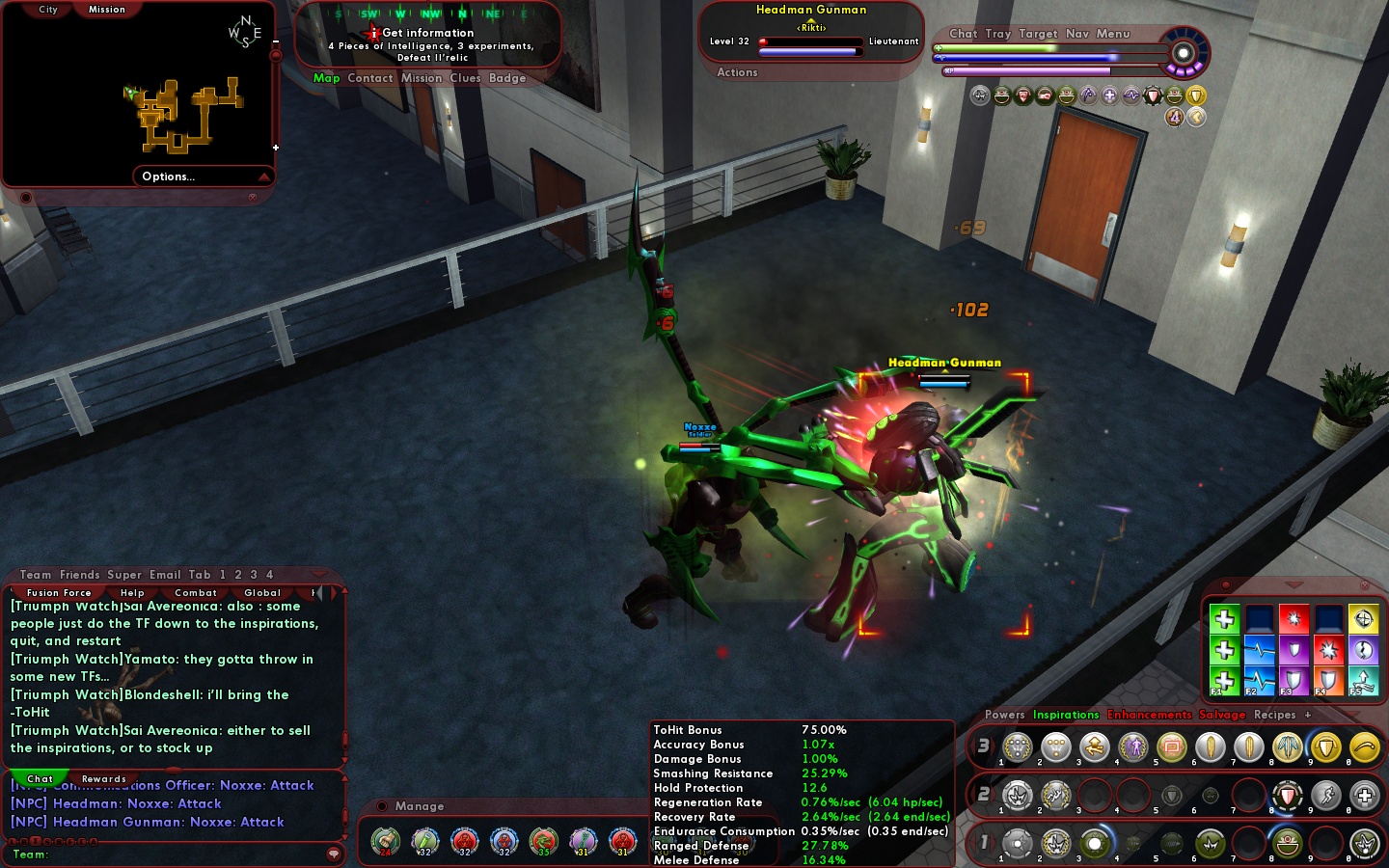Image resolution: width=1389 pixels, height=868 pixels.
Task: Switch to the City map tab
Action: click(x=48, y=10)
